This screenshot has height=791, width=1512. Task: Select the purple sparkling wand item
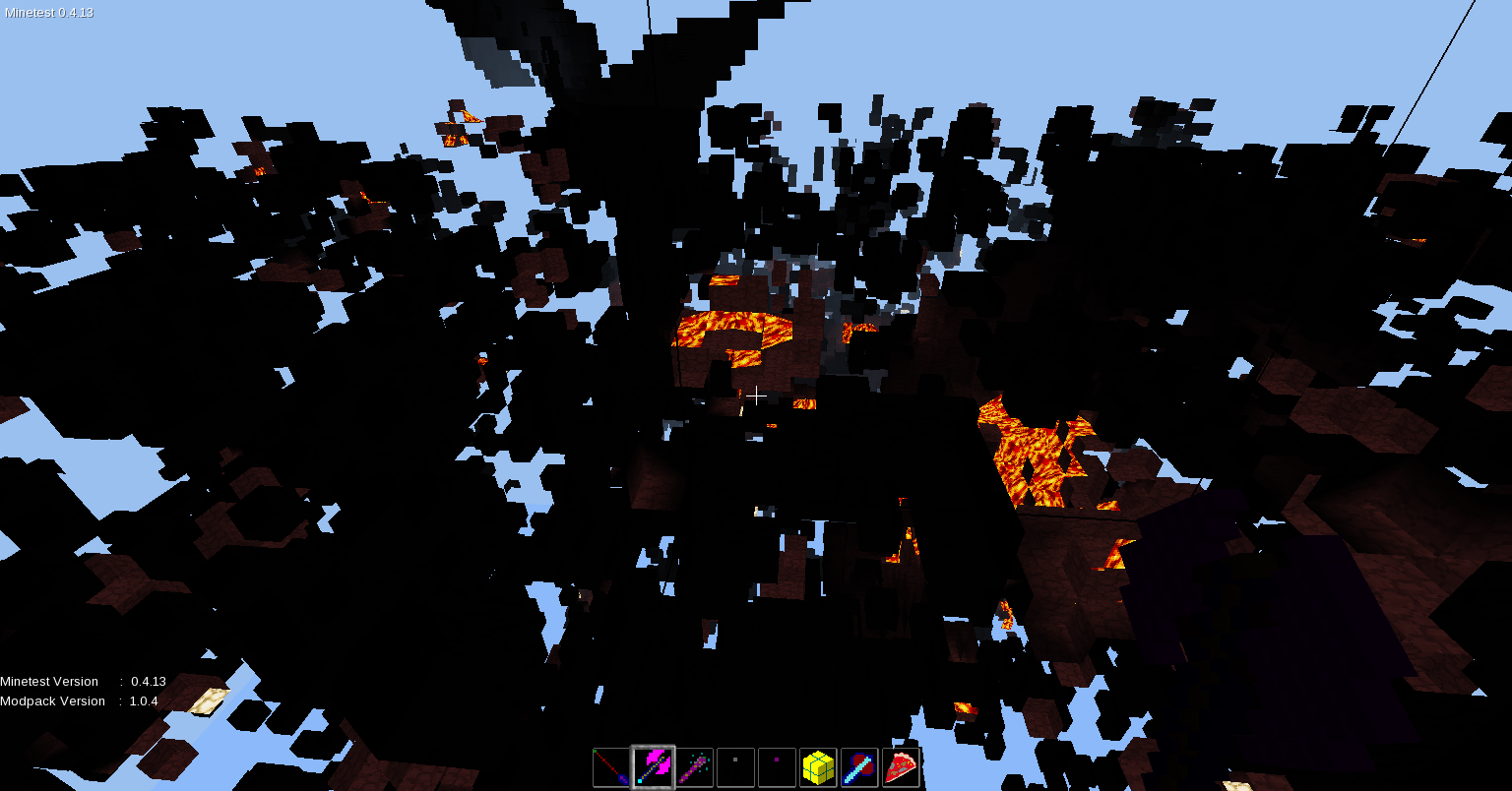693,766
